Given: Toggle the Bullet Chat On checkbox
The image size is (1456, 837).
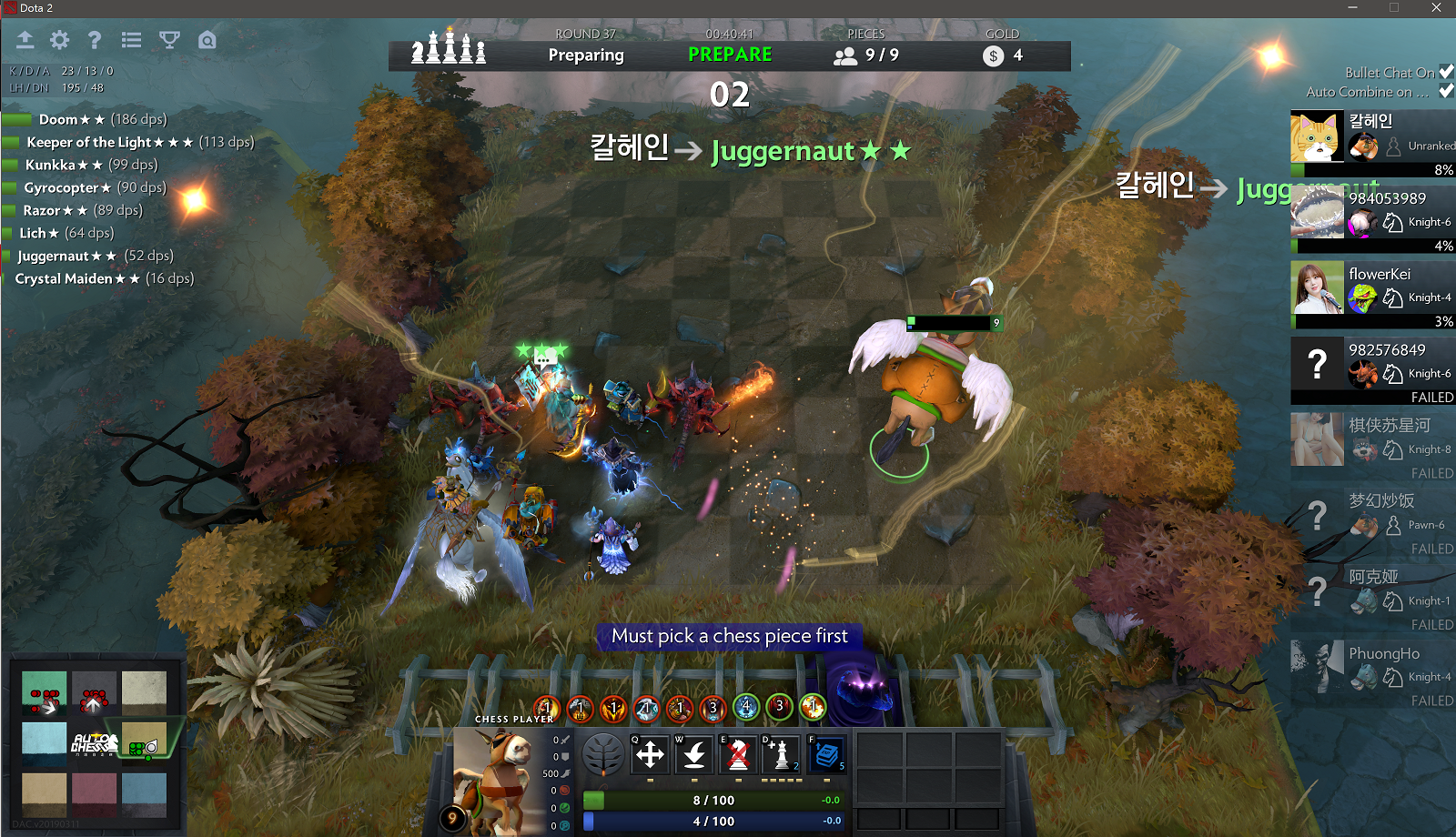Looking at the screenshot, I should tap(1446, 72).
